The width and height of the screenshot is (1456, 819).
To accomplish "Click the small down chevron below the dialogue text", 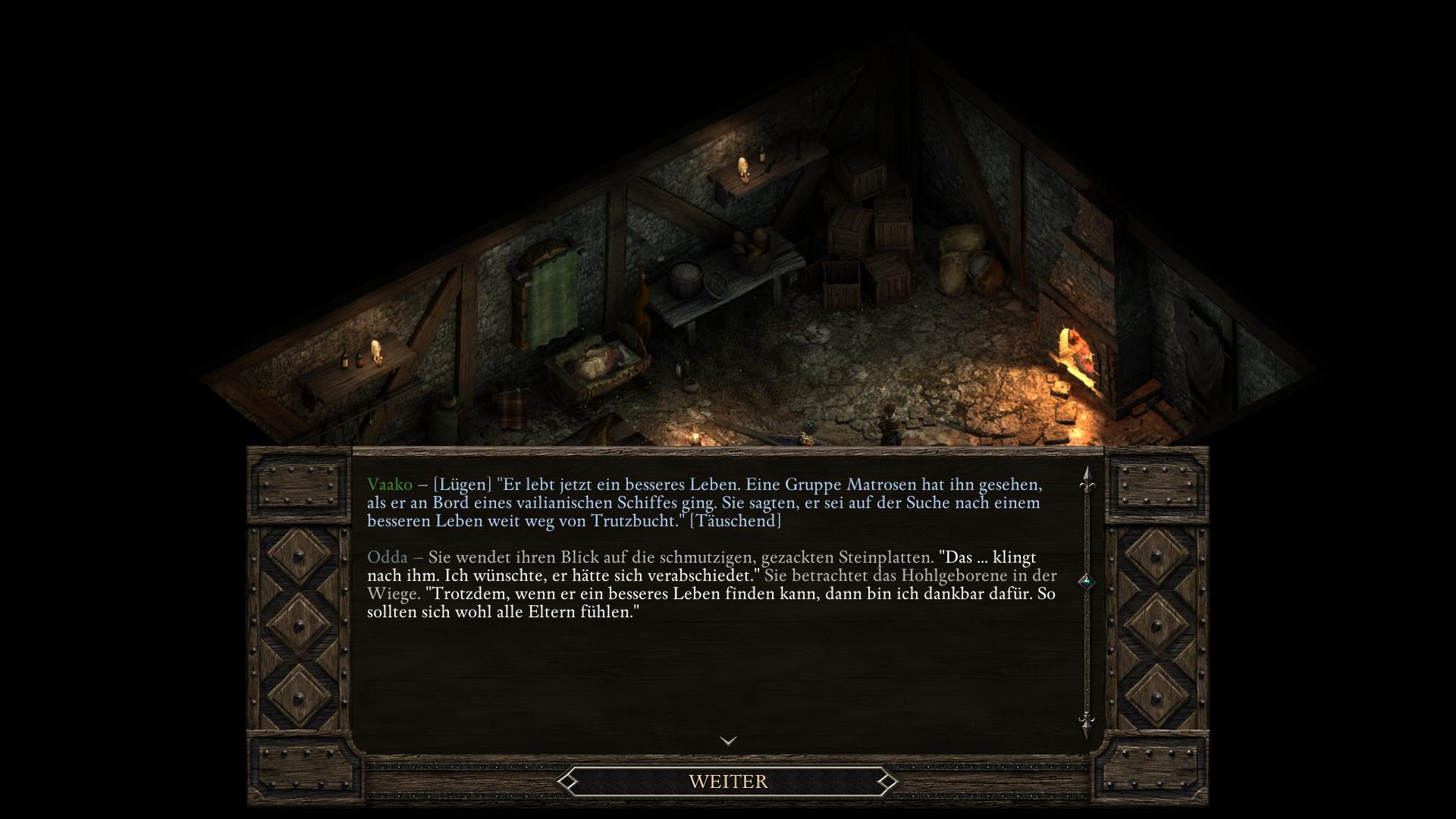I will point(728,741).
